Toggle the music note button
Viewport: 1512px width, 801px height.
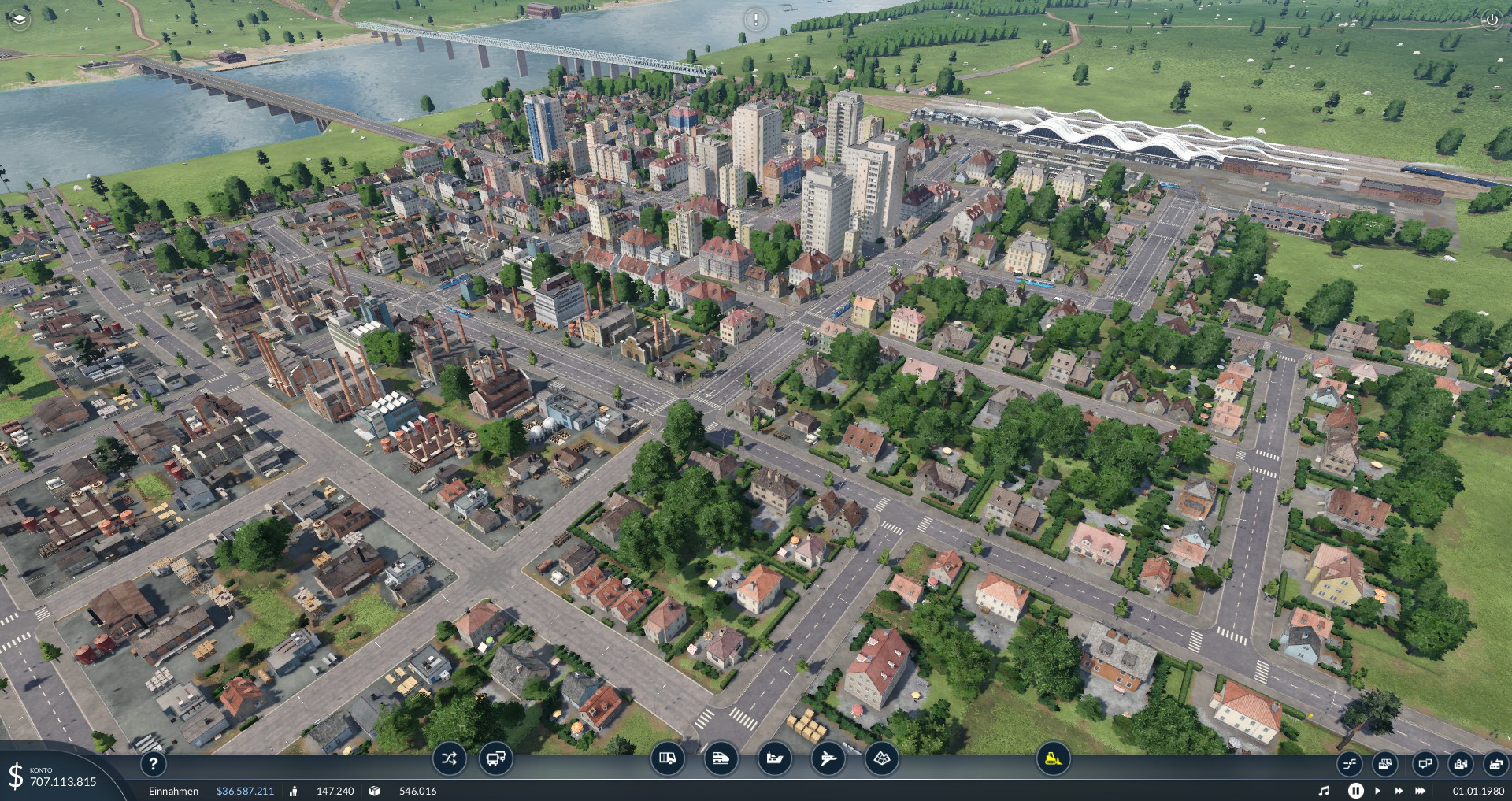[x=1324, y=791]
